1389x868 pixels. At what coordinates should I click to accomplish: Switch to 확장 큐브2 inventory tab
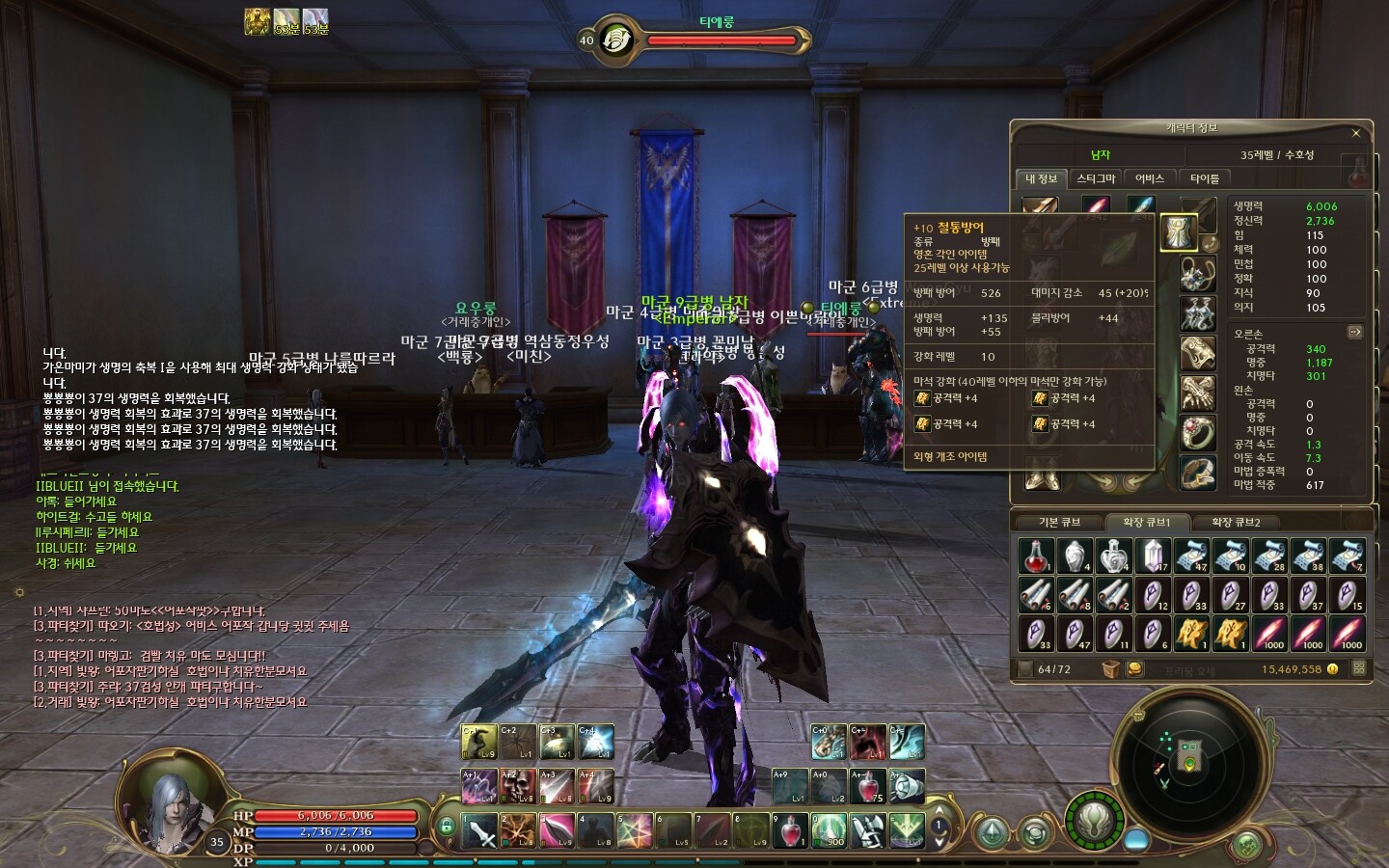pos(1236,522)
